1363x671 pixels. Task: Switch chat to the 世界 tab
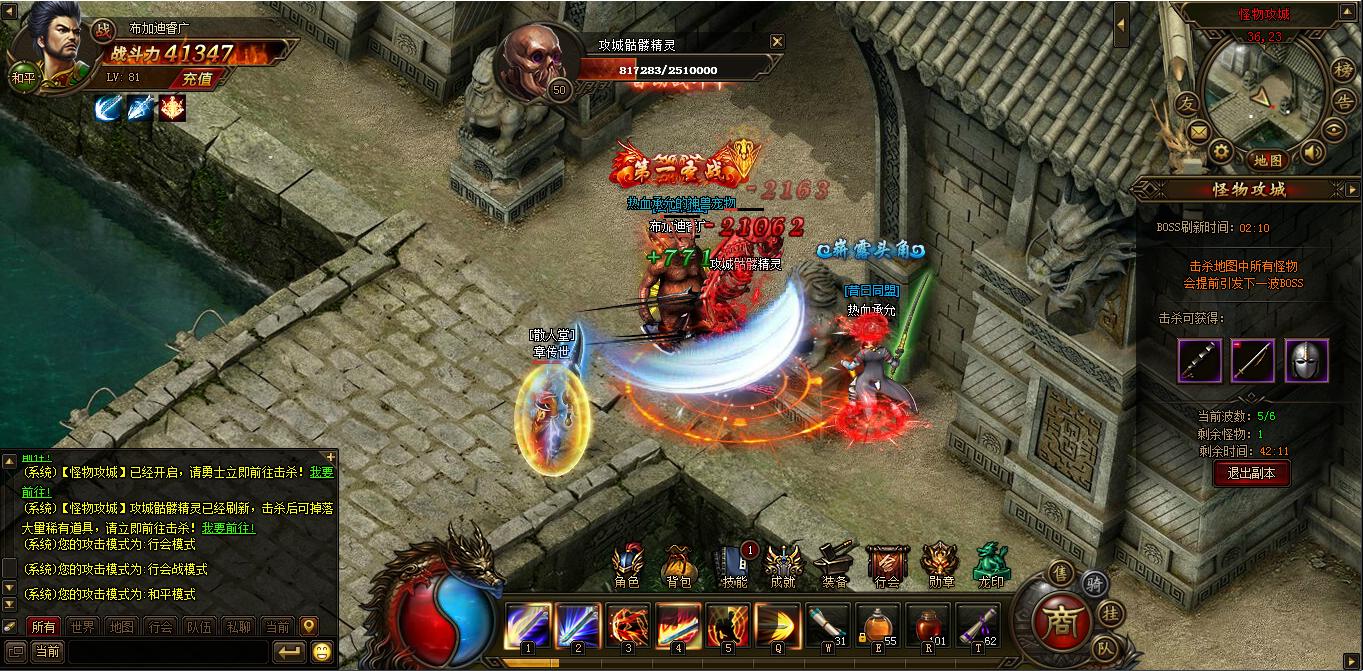pos(84,627)
